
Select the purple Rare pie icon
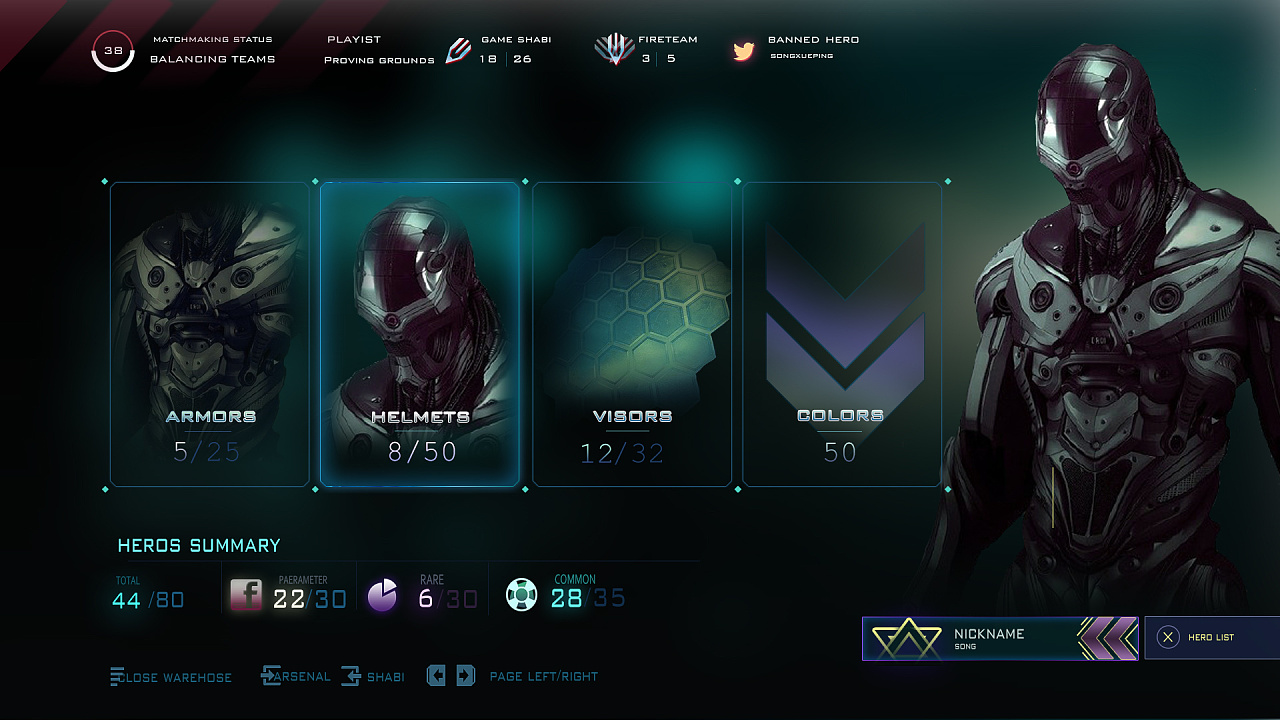(383, 595)
